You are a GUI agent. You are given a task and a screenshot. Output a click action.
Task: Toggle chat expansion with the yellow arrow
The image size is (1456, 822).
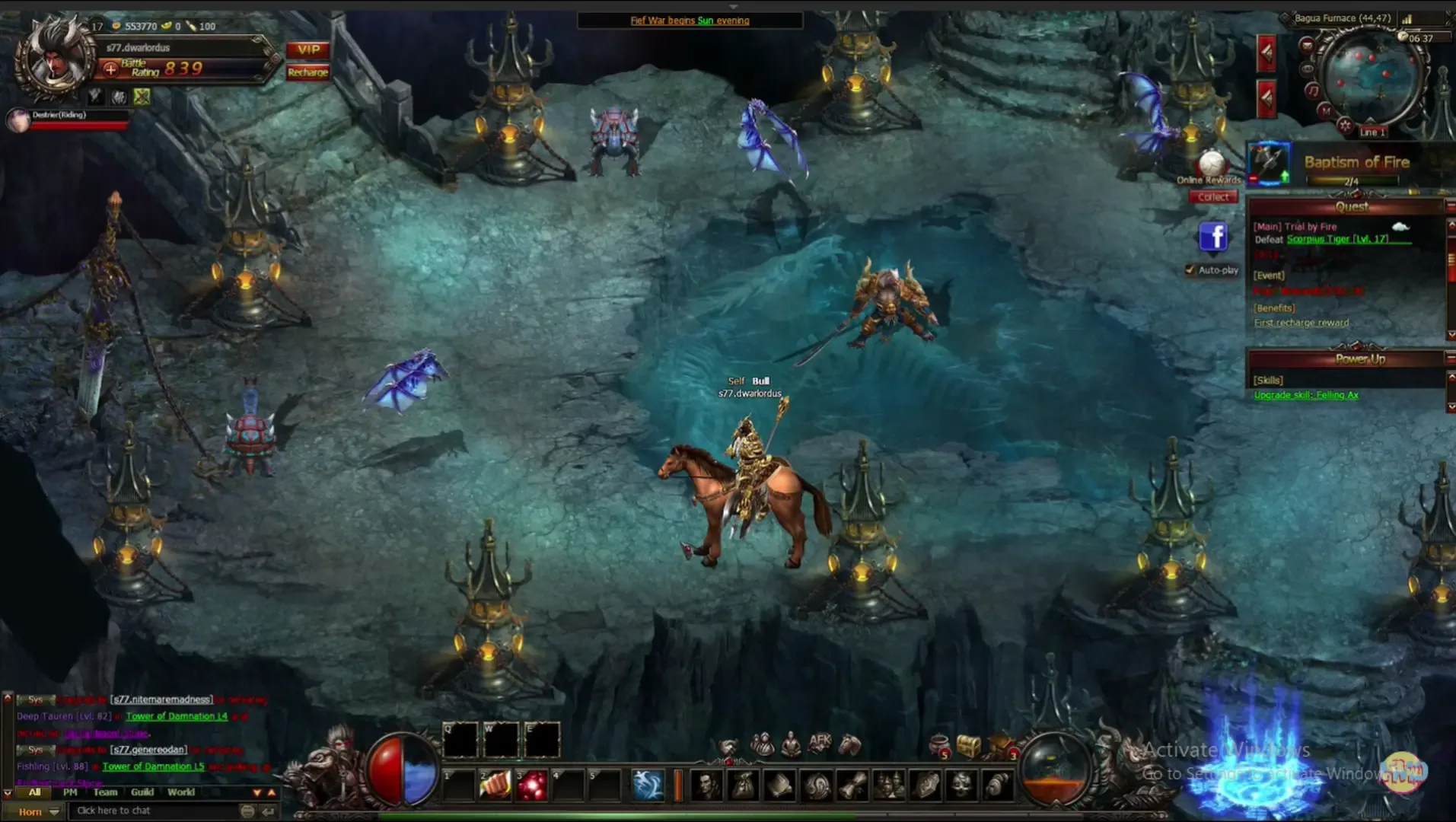coord(272,792)
